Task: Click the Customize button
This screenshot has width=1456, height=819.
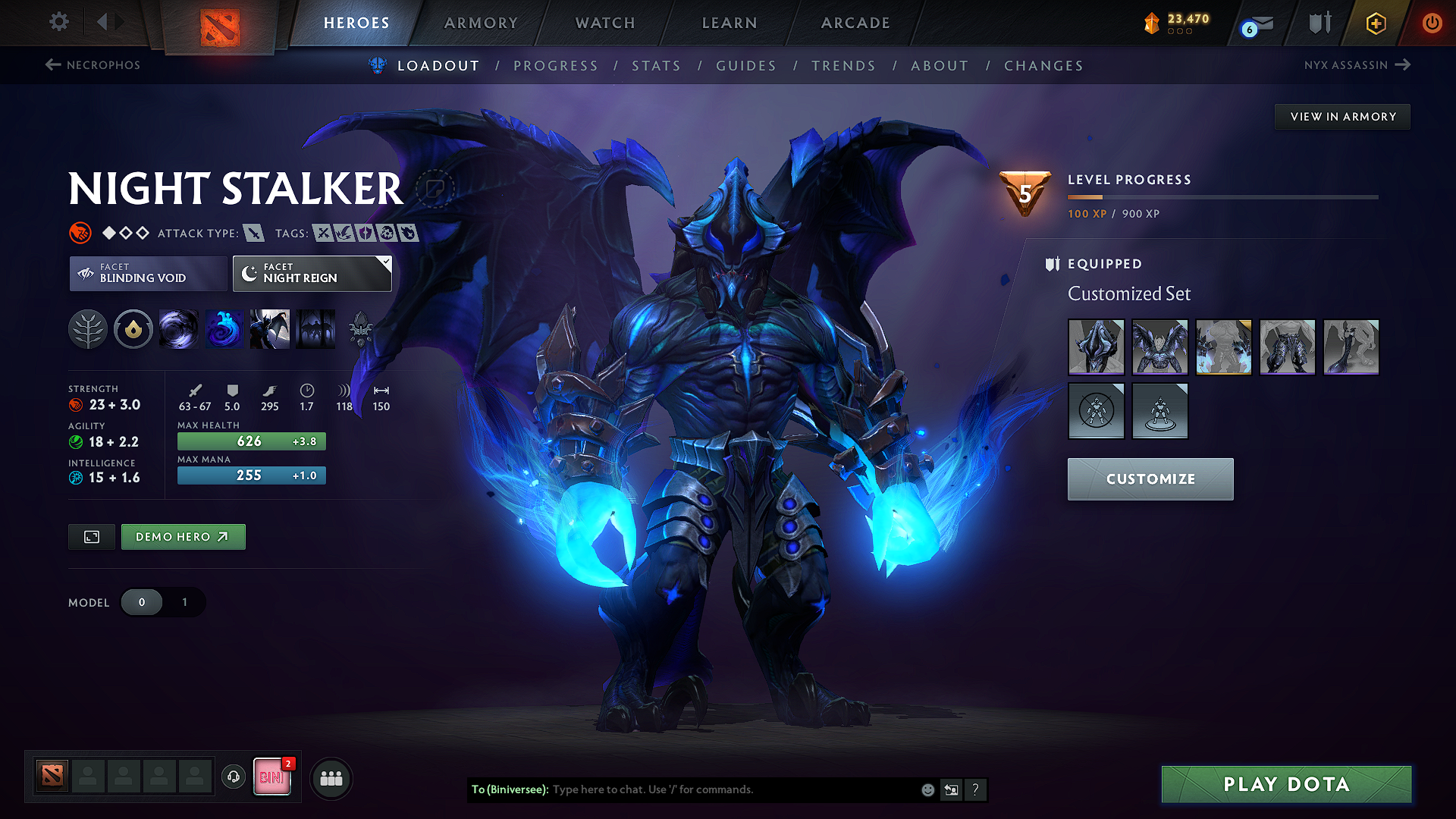Action: point(1150,479)
